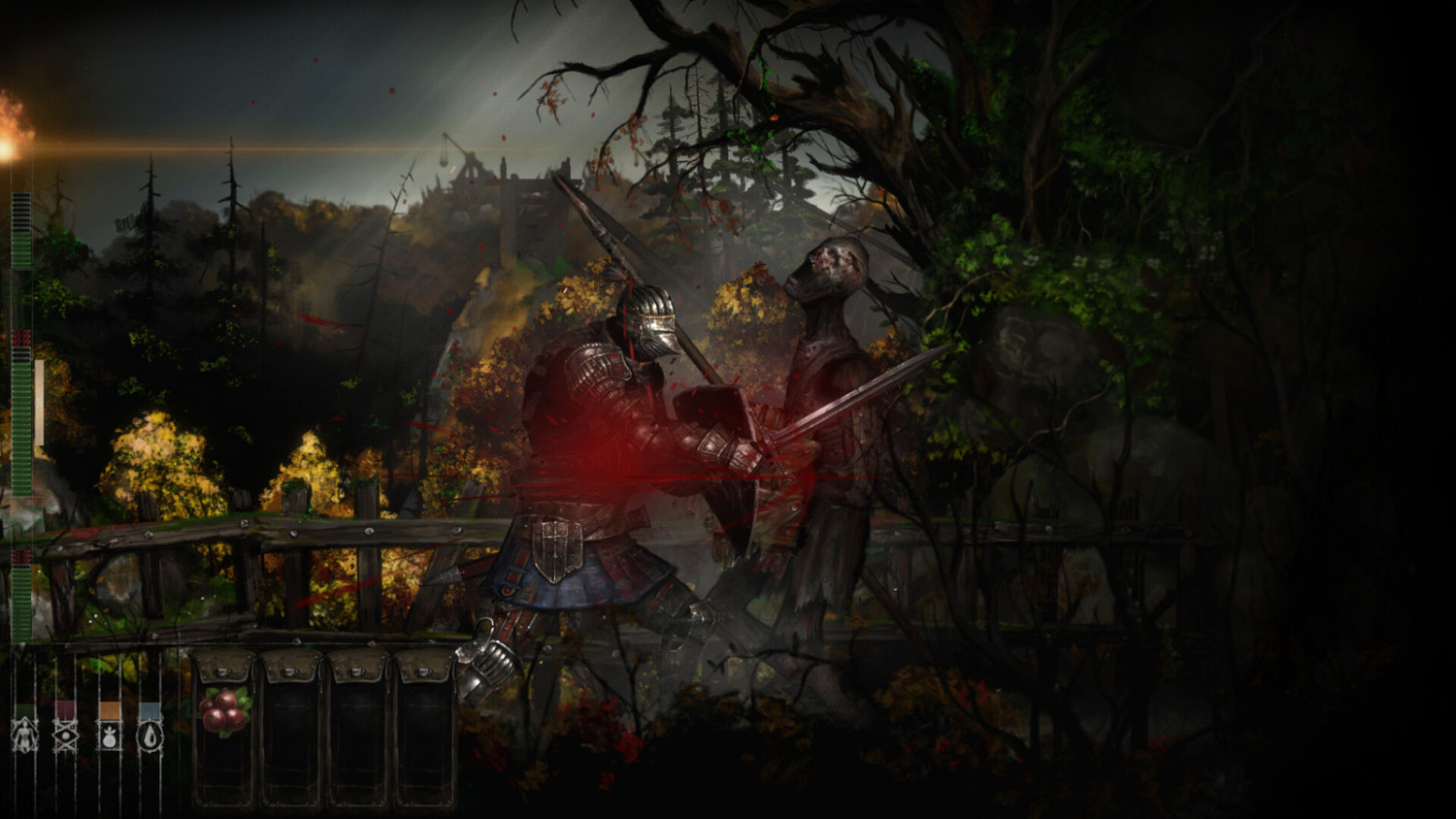The image size is (1456, 819).
Task: Select the character body stat icon
Action: (24, 735)
